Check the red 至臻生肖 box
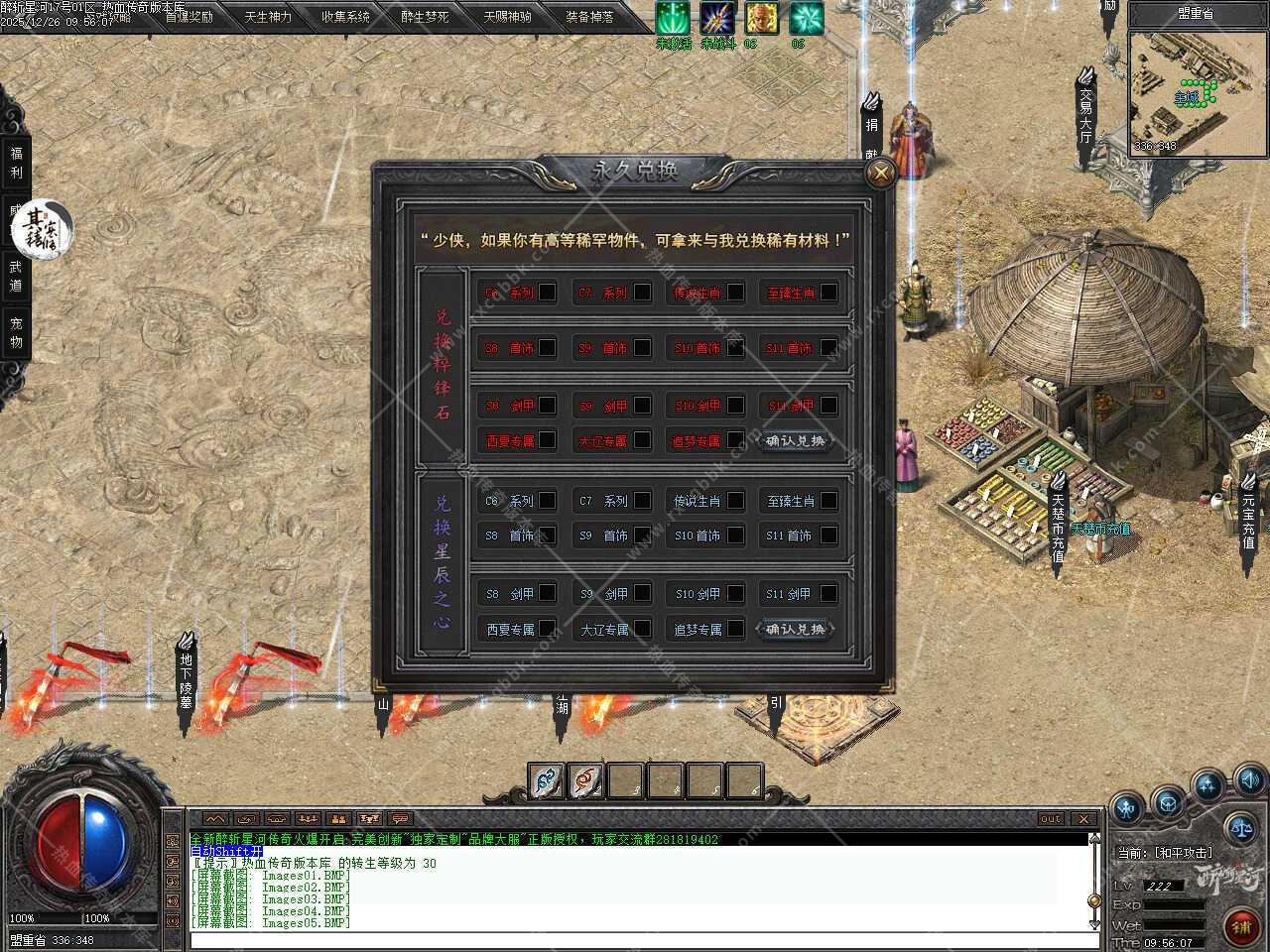 point(828,293)
